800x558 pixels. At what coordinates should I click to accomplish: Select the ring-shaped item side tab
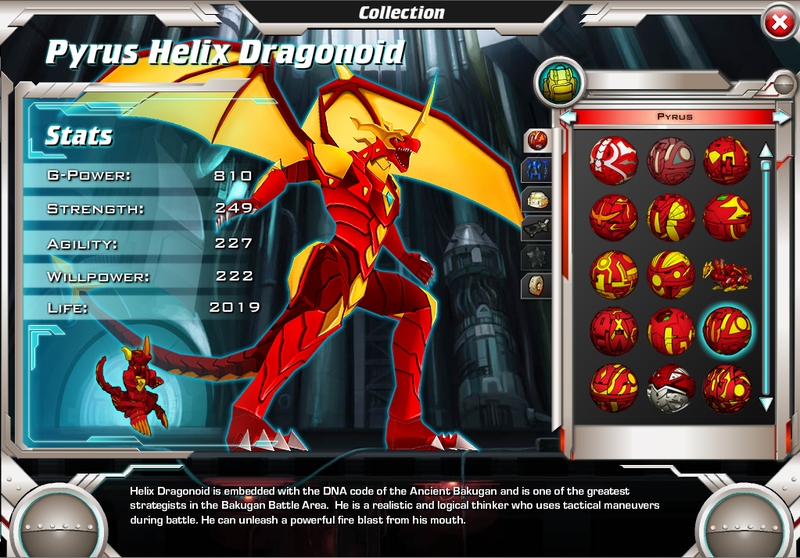pyautogui.click(x=537, y=286)
